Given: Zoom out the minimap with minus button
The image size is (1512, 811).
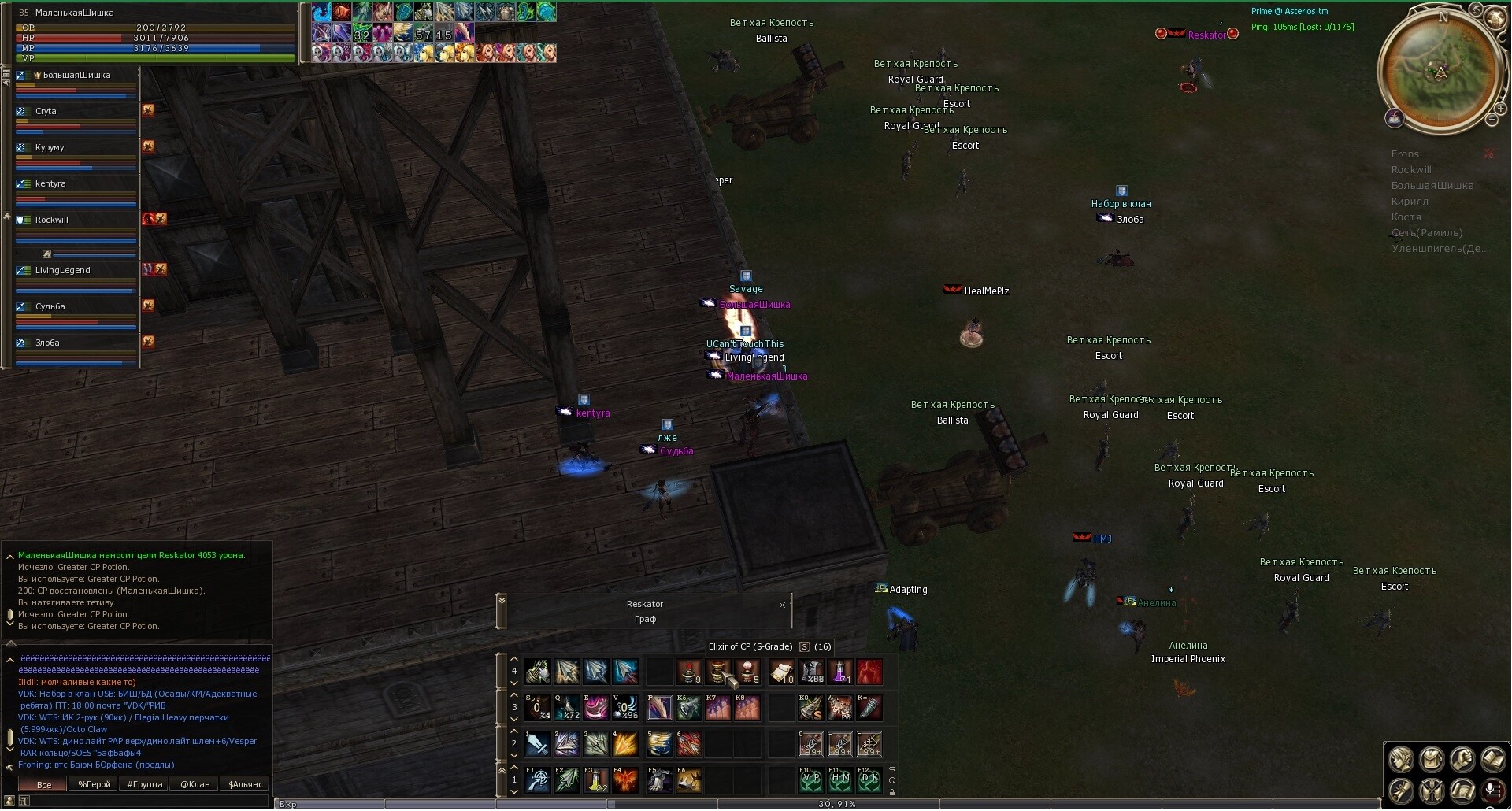Looking at the screenshot, I should coord(1492,120).
